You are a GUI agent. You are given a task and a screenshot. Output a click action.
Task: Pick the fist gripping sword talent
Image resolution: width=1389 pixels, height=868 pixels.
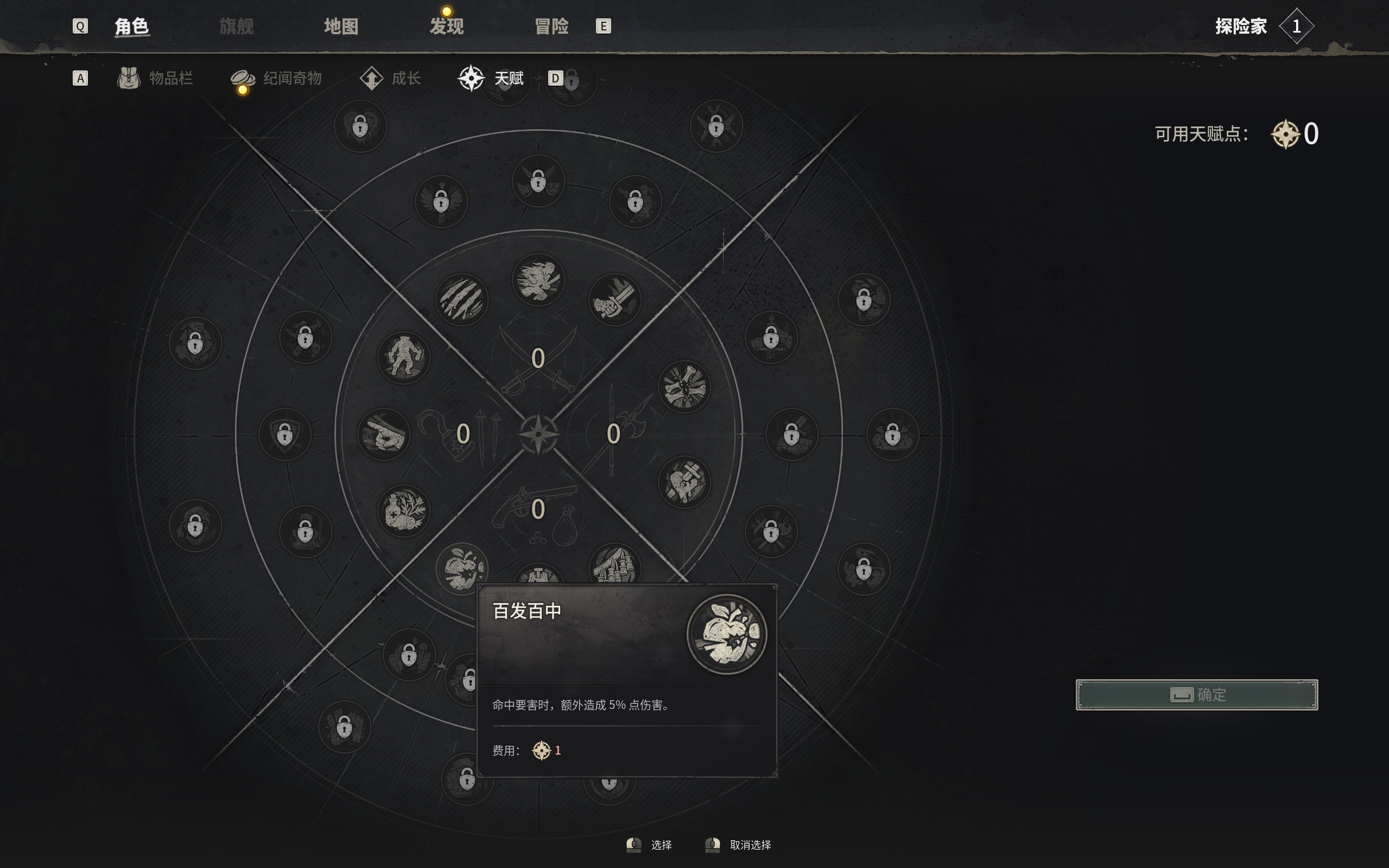coord(614,300)
